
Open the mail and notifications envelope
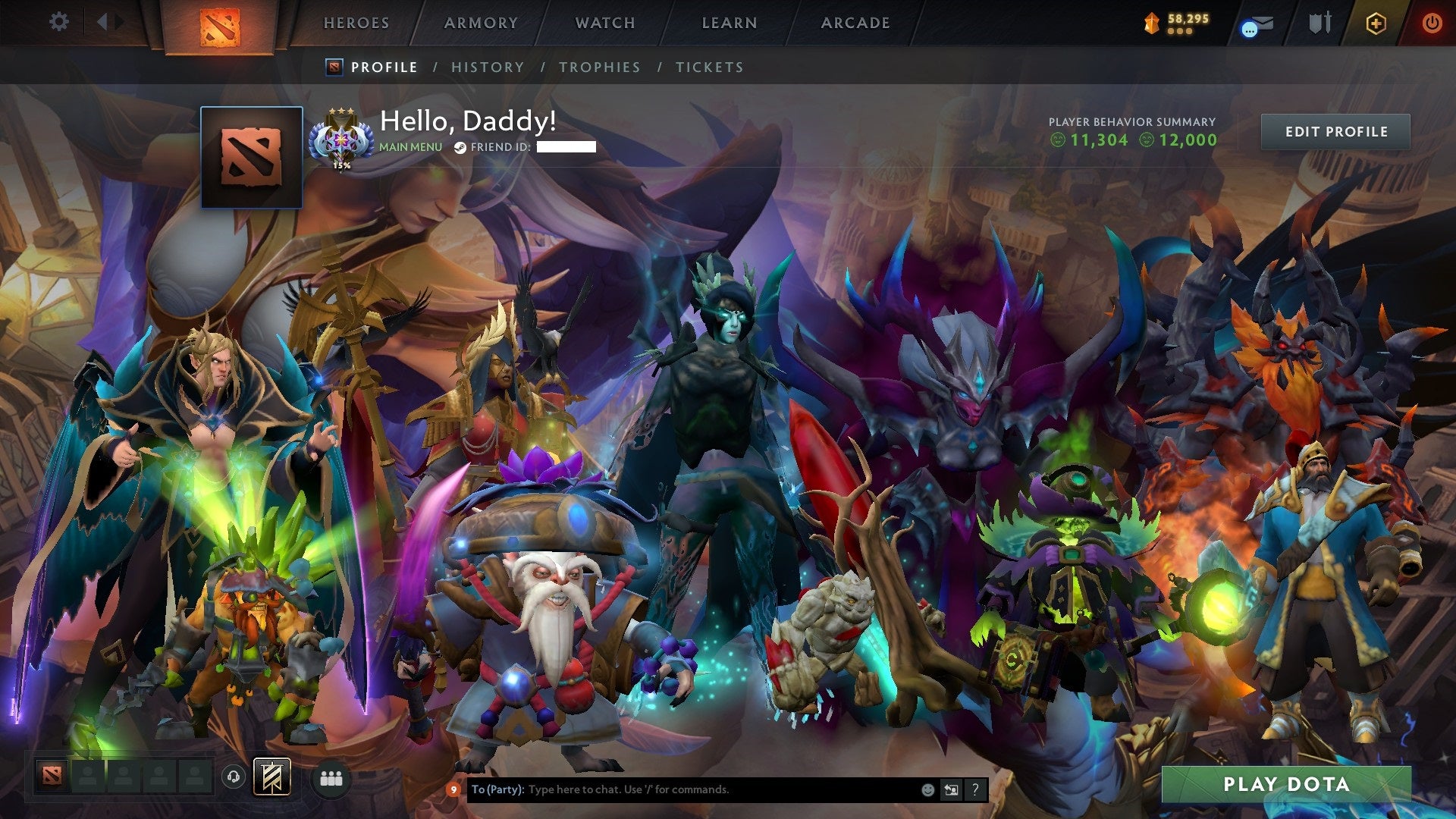tap(1258, 25)
